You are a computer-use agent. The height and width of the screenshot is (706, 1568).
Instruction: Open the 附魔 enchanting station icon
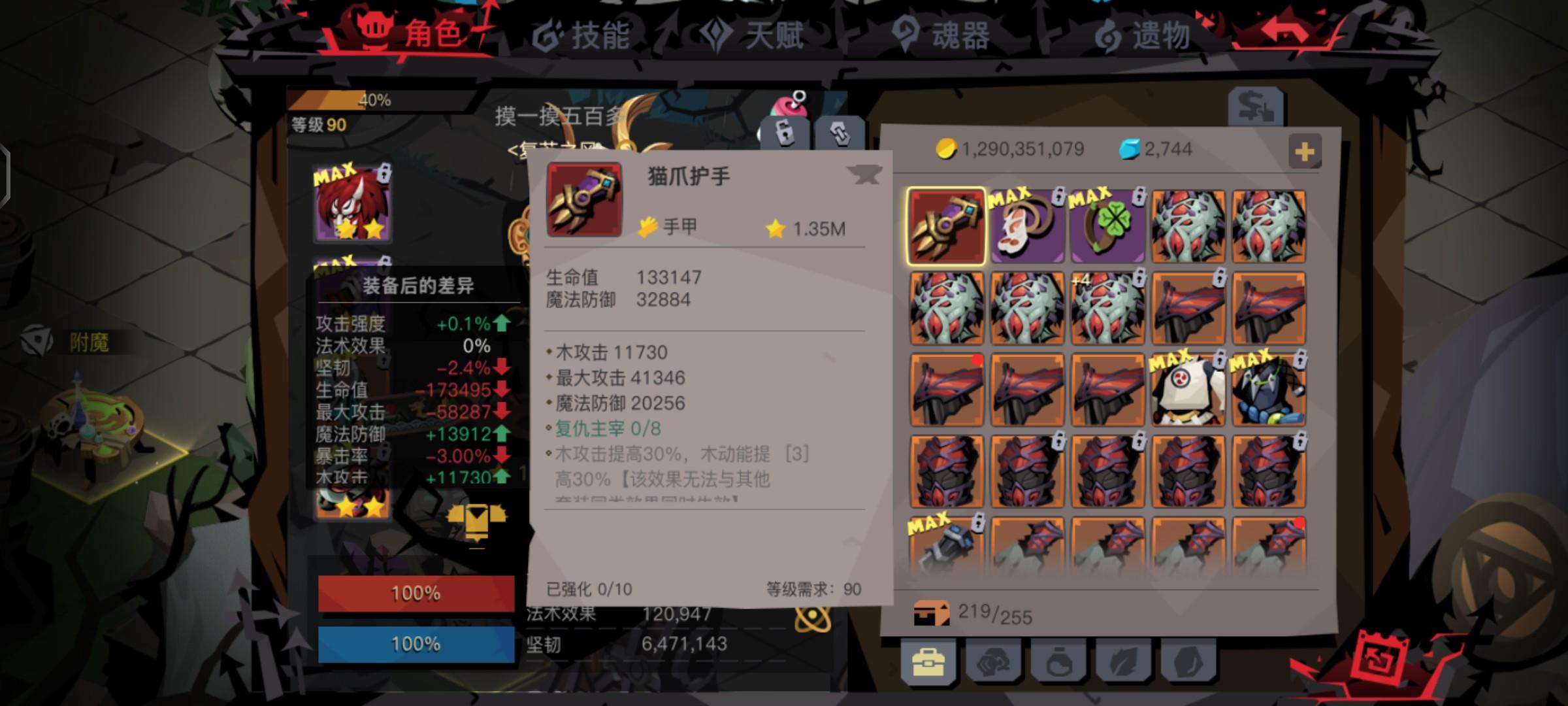pos(41,339)
